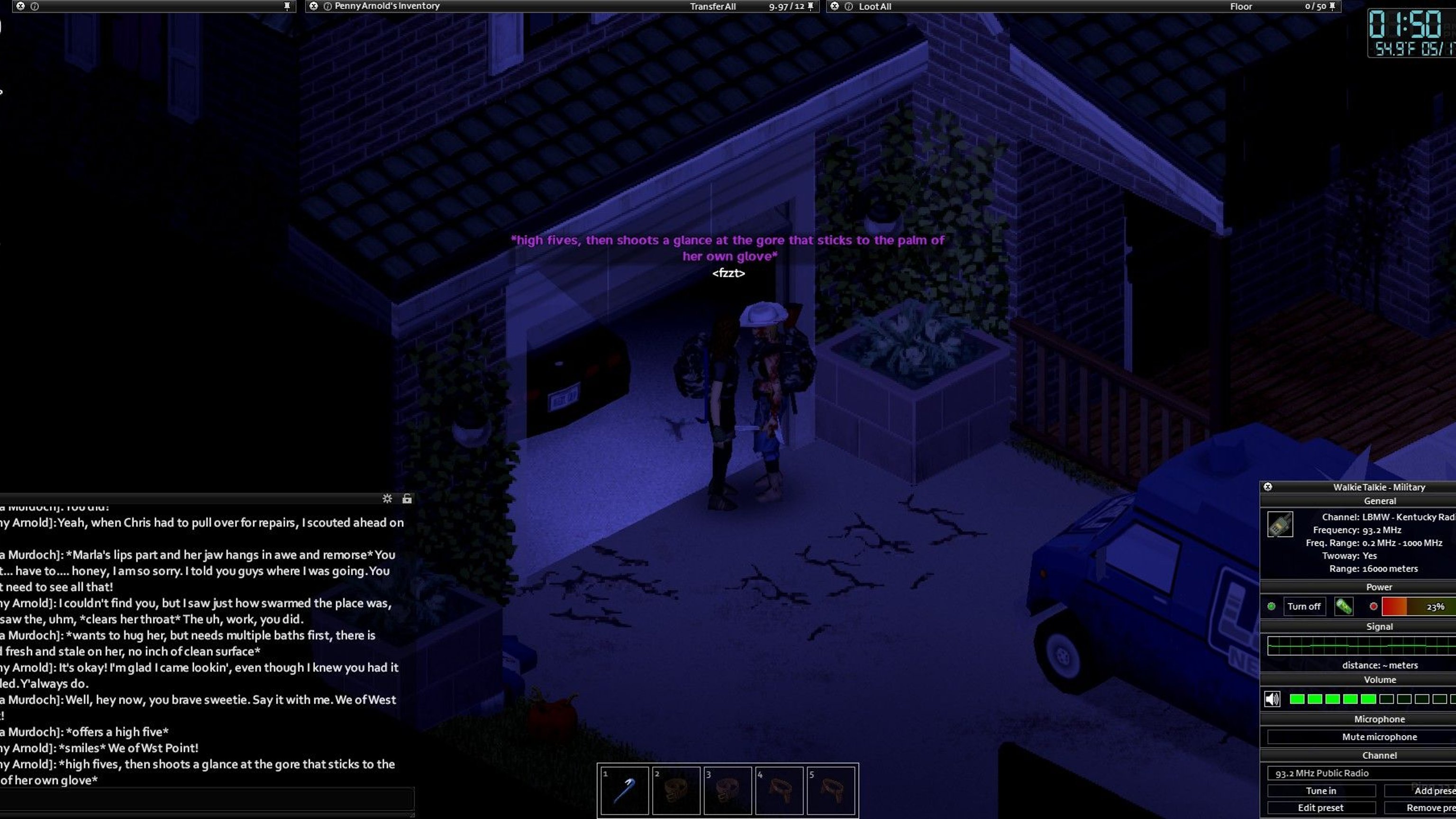The height and width of the screenshot is (819, 1456).
Task: Close Penny Arnold's Inventory window
Action: (314, 6)
